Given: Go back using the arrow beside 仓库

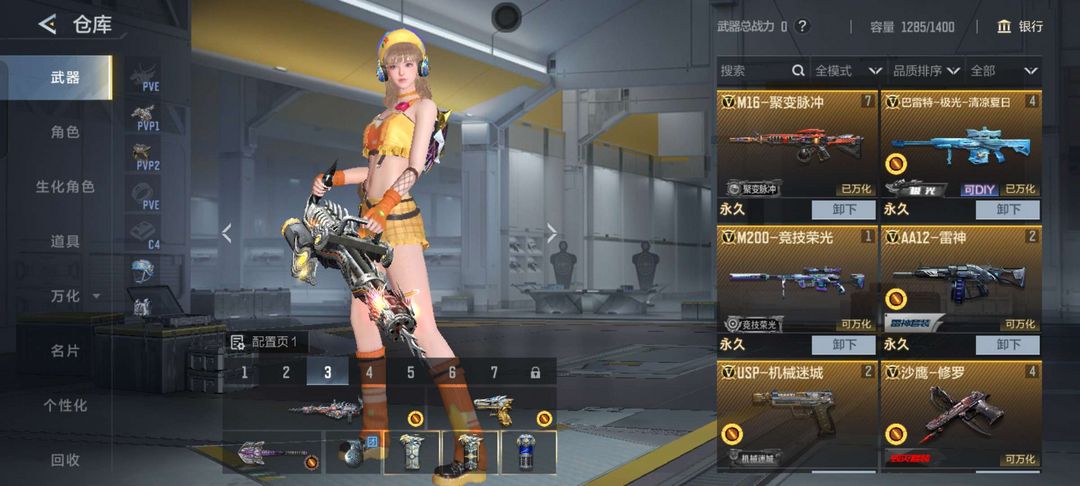Looking at the screenshot, I should pos(47,25).
